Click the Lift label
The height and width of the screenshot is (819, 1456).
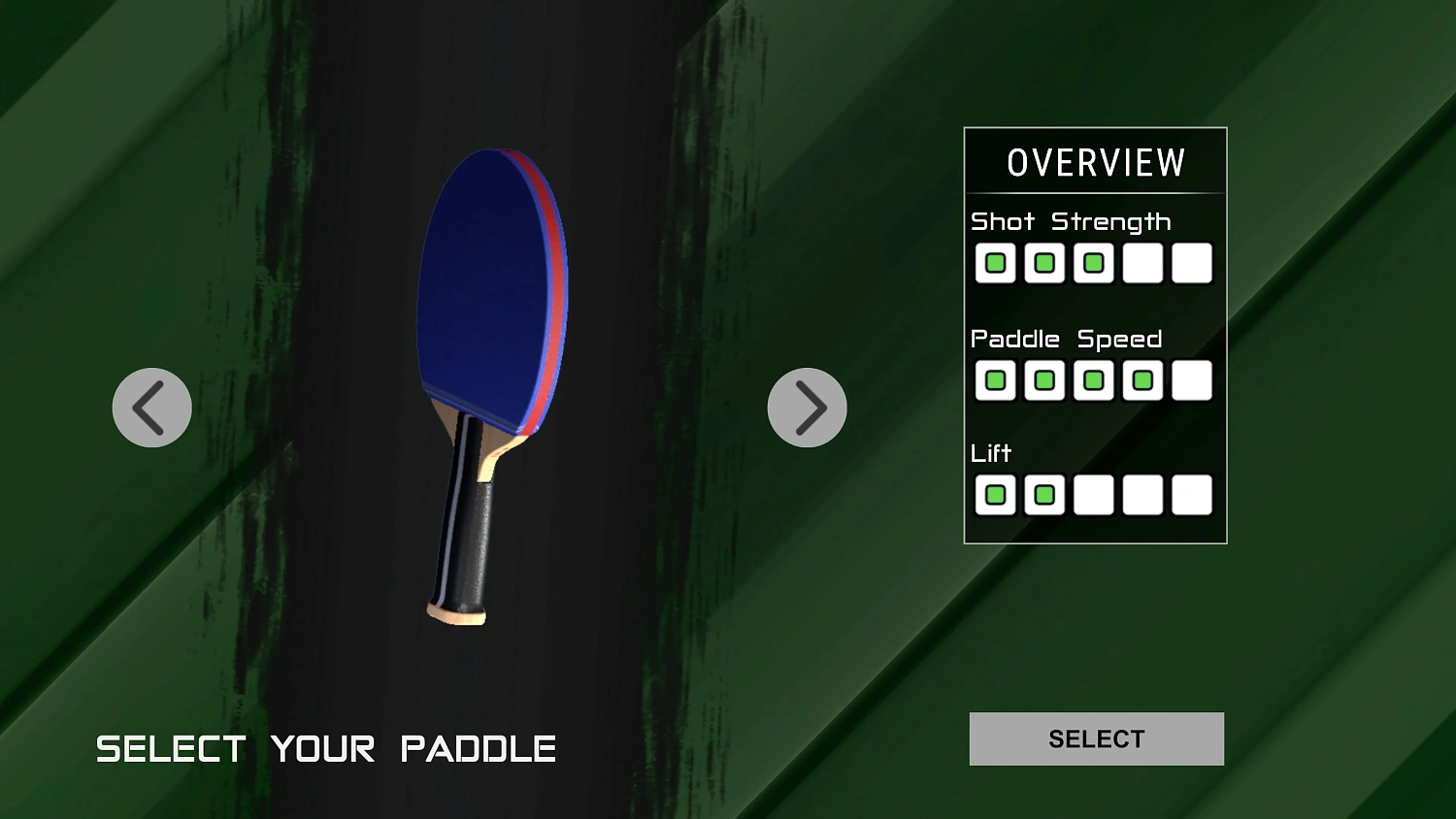point(991,452)
